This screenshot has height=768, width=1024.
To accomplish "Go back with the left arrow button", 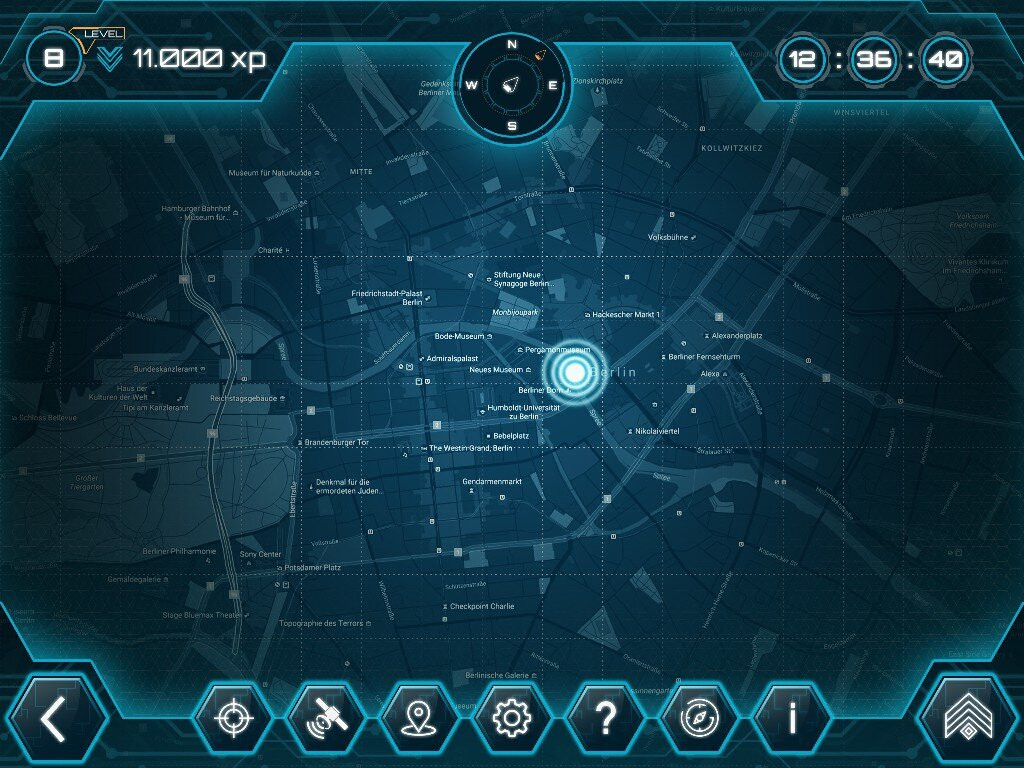I will (x=54, y=719).
